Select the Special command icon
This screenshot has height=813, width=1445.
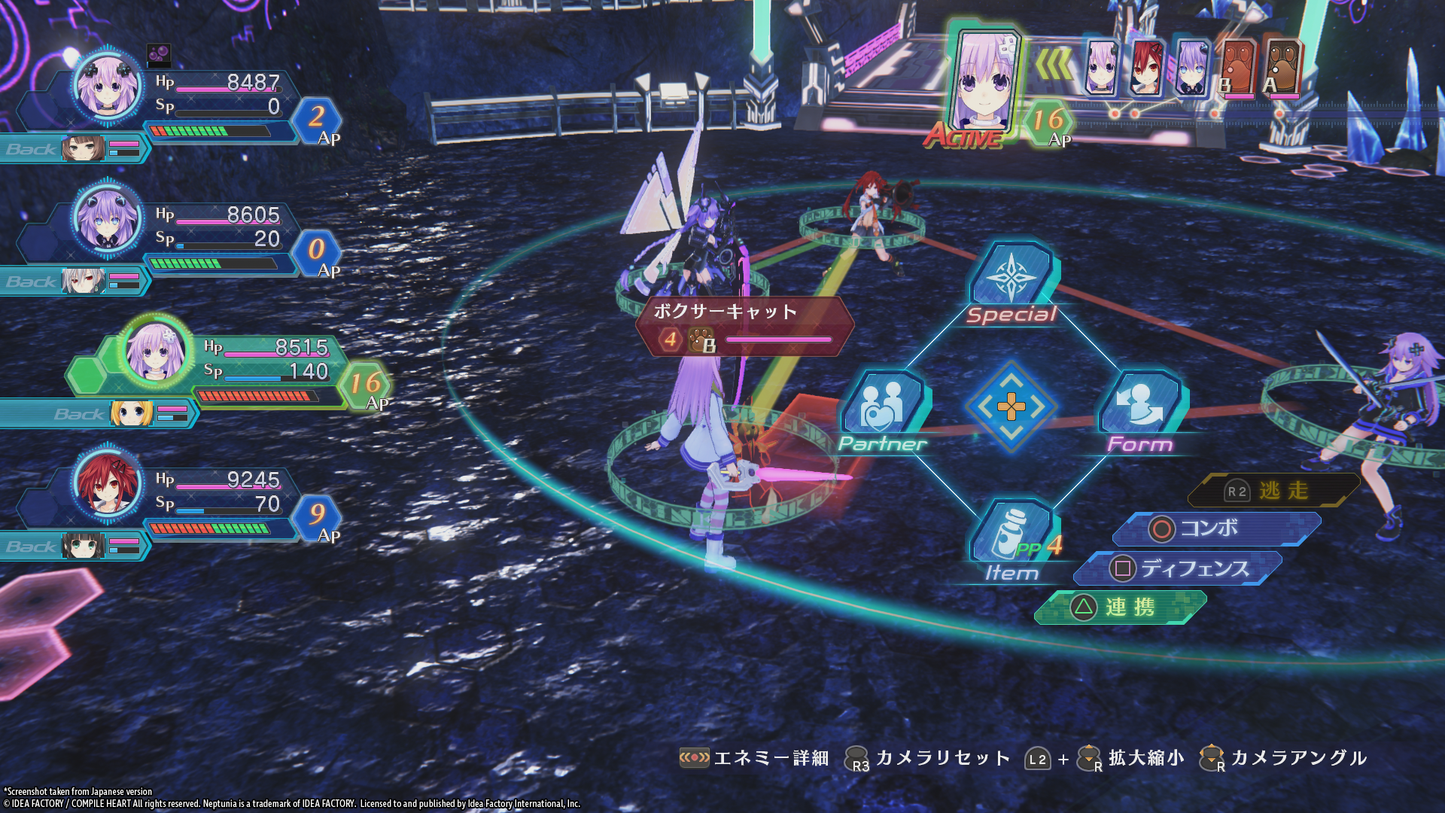coord(1013,278)
